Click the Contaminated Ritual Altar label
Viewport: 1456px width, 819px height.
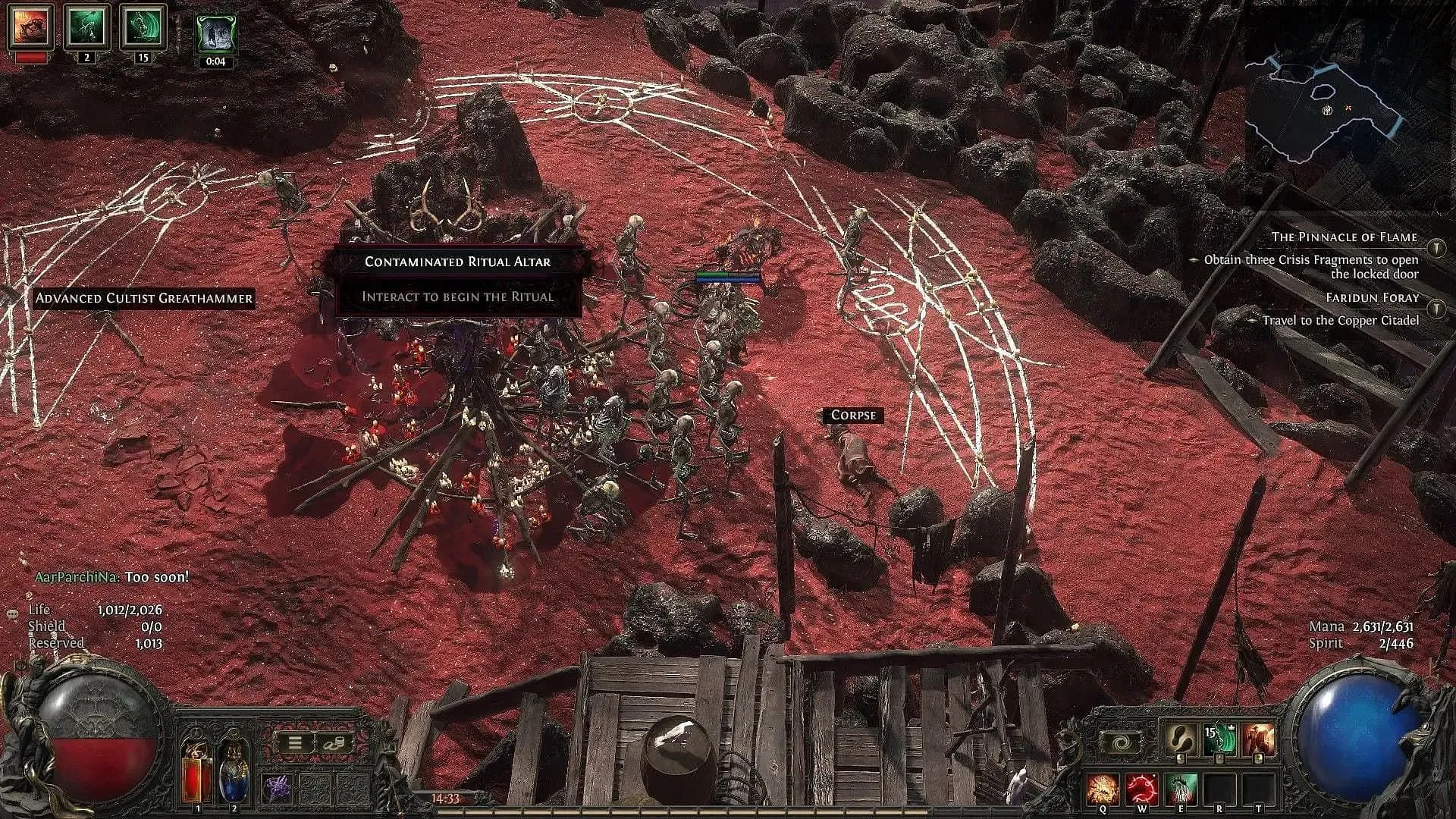click(x=457, y=262)
